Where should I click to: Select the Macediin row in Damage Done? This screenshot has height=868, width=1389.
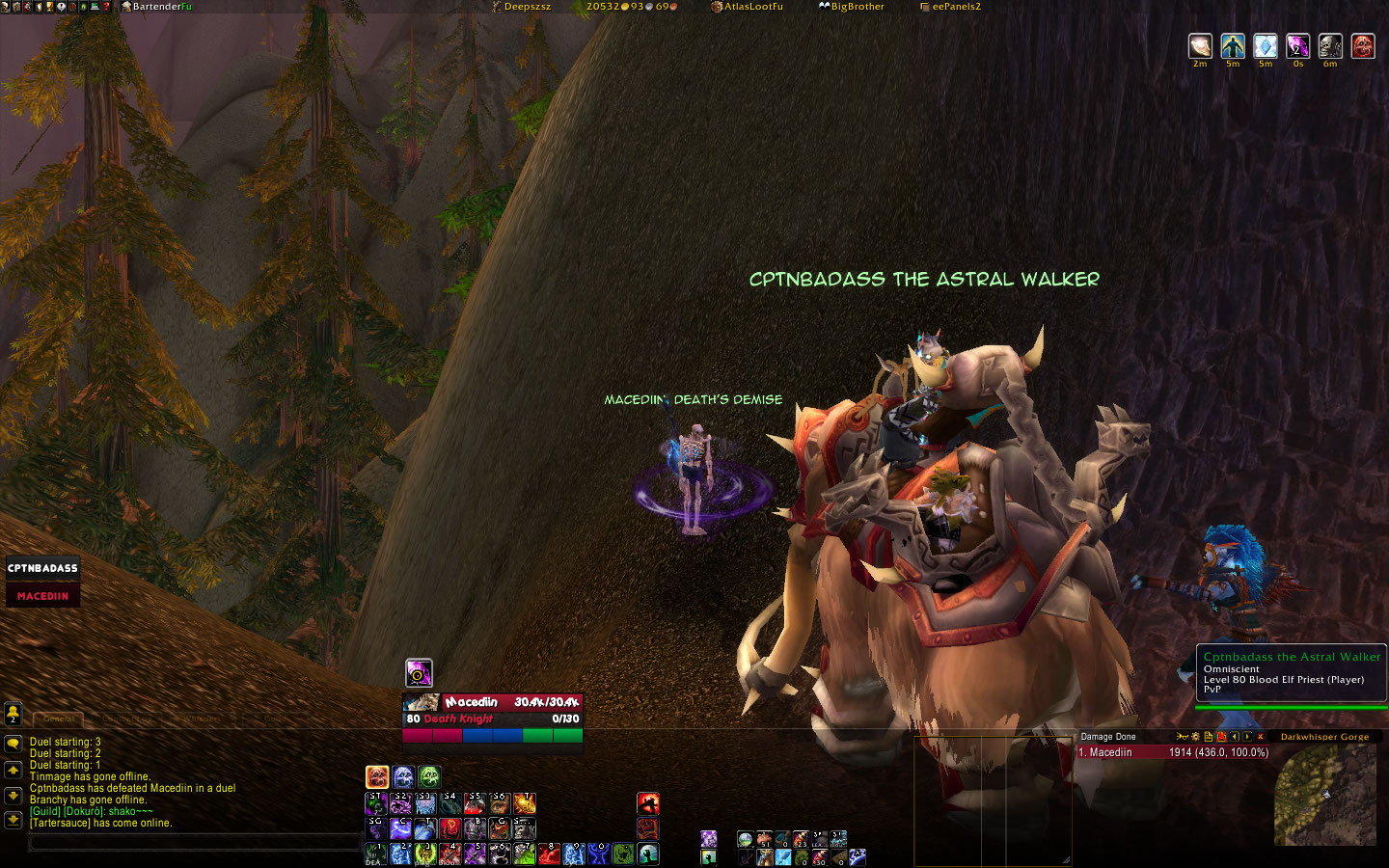(1172, 752)
